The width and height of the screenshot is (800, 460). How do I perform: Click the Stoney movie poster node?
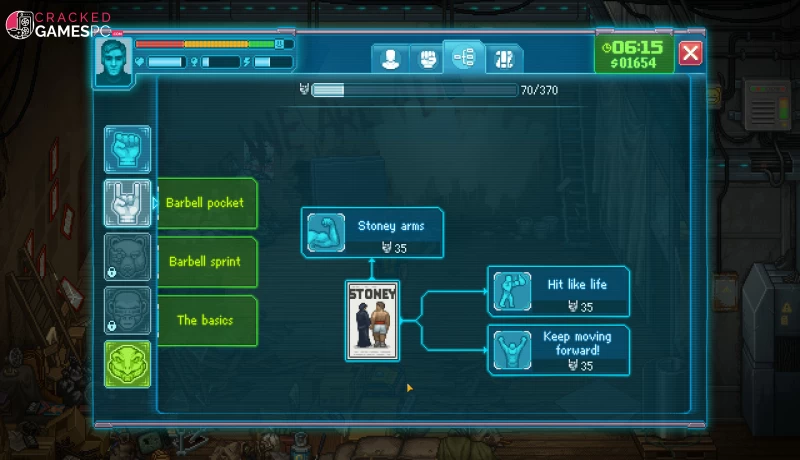coord(372,320)
